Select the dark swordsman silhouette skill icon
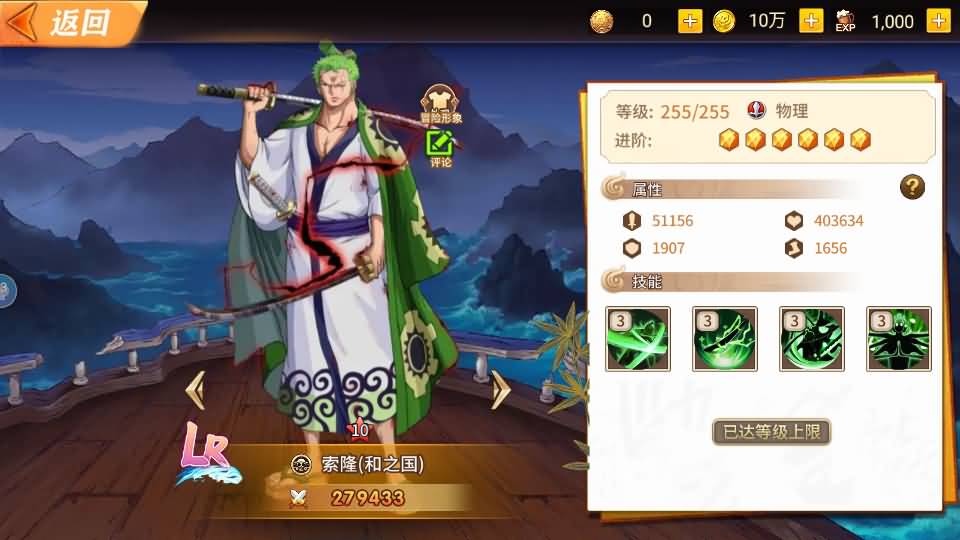This screenshot has width=960, height=540. pyautogui.click(x=812, y=339)
